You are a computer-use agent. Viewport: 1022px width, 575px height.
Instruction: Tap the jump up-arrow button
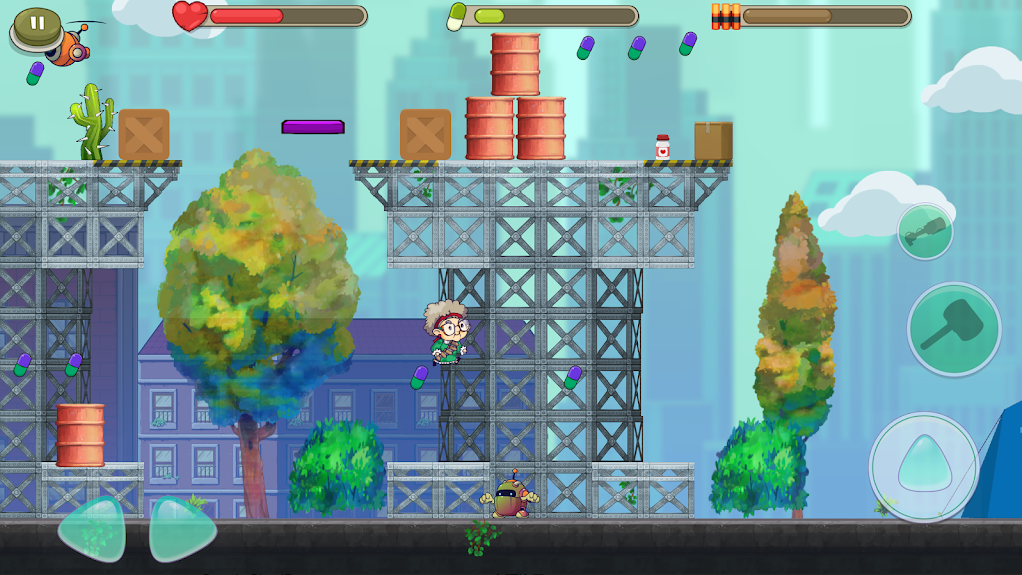click(923, 467)
